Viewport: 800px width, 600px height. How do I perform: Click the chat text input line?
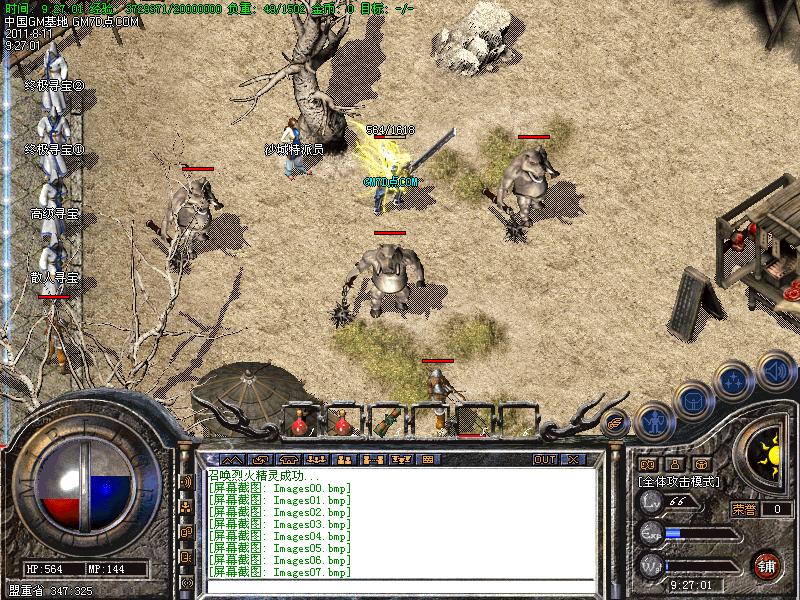(400, 586)
